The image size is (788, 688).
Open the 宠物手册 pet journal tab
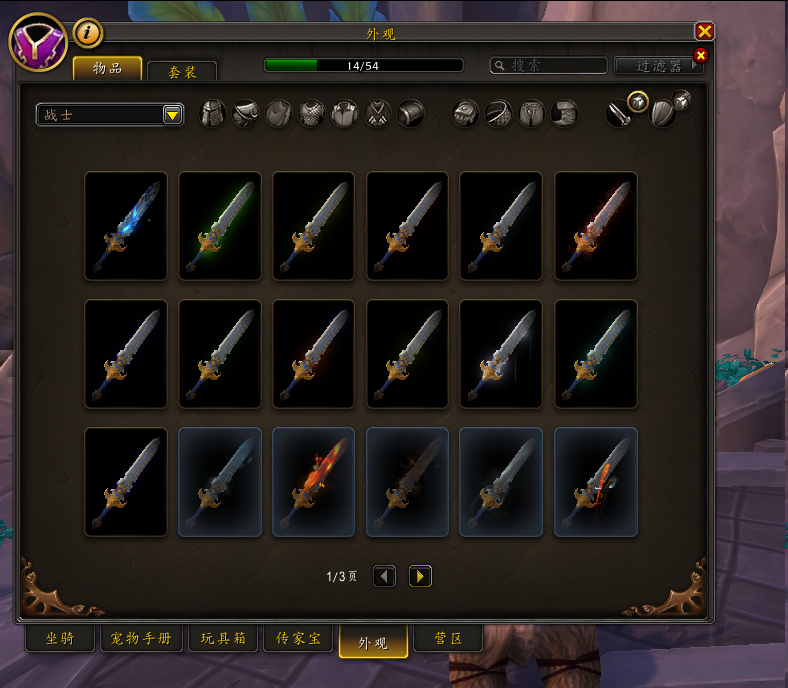[141, 638]
